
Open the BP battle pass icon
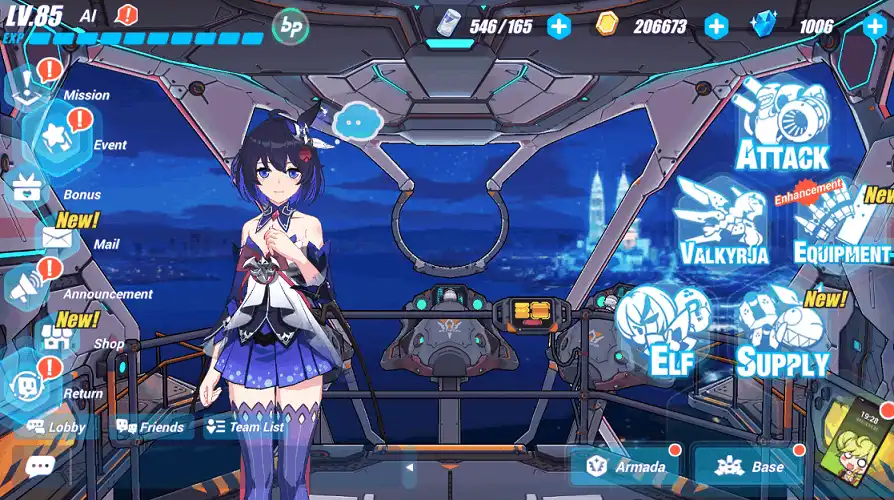point(290,26)
